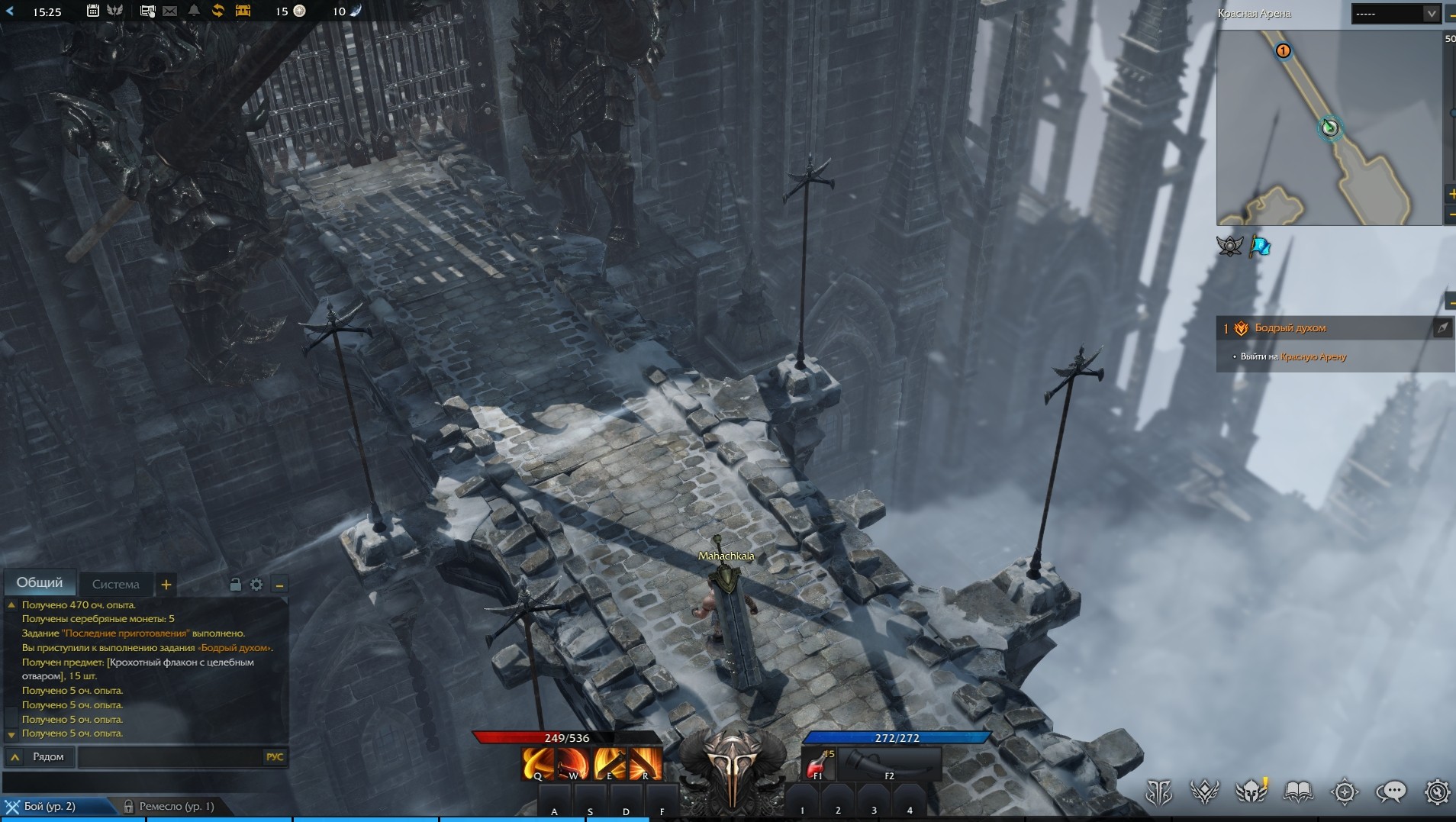Trigger the E skill icon
Image resolution: width=1456 pixels, height=822 pixels.
[609, 763]
